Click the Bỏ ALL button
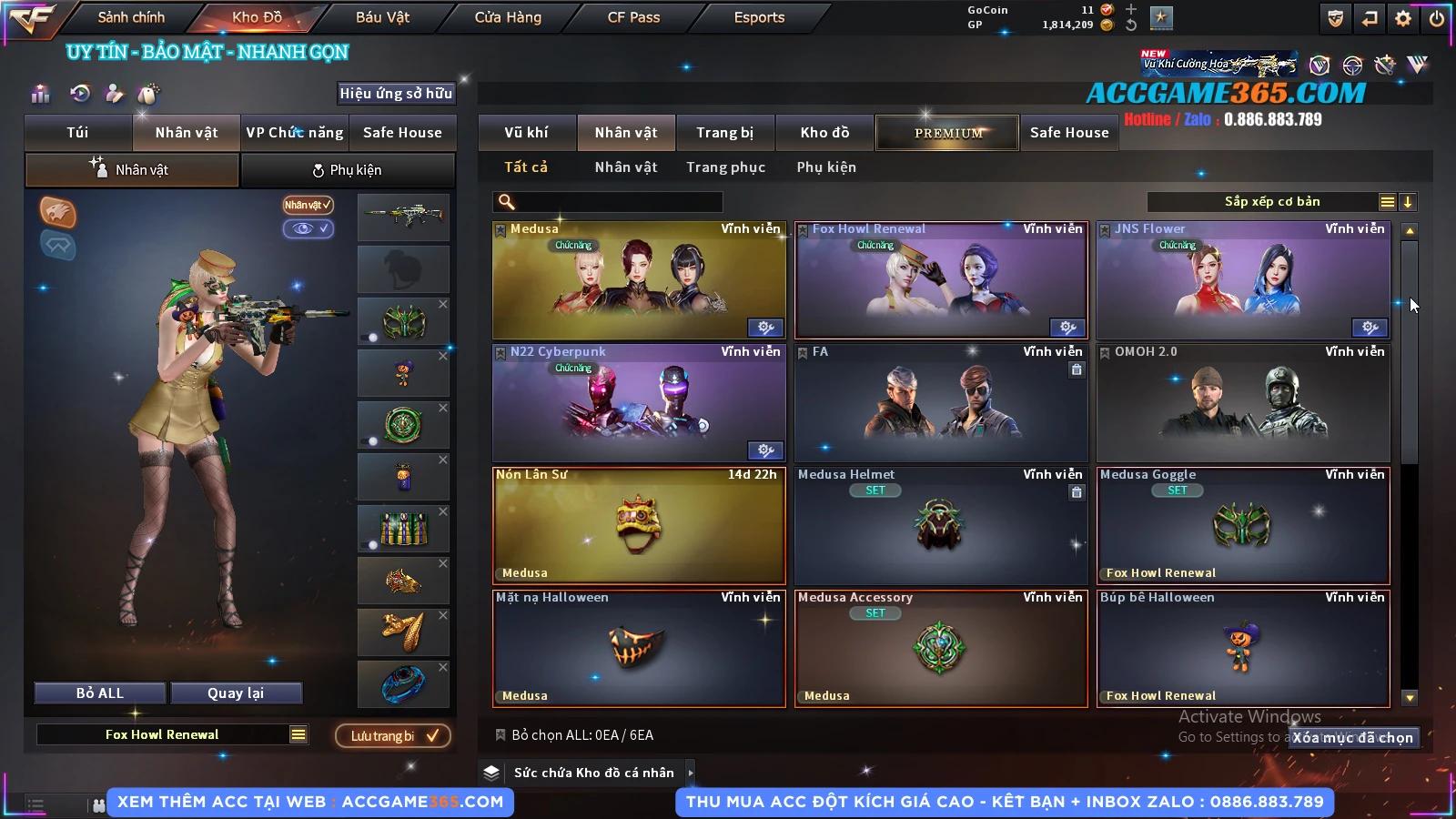 (100, 693)
